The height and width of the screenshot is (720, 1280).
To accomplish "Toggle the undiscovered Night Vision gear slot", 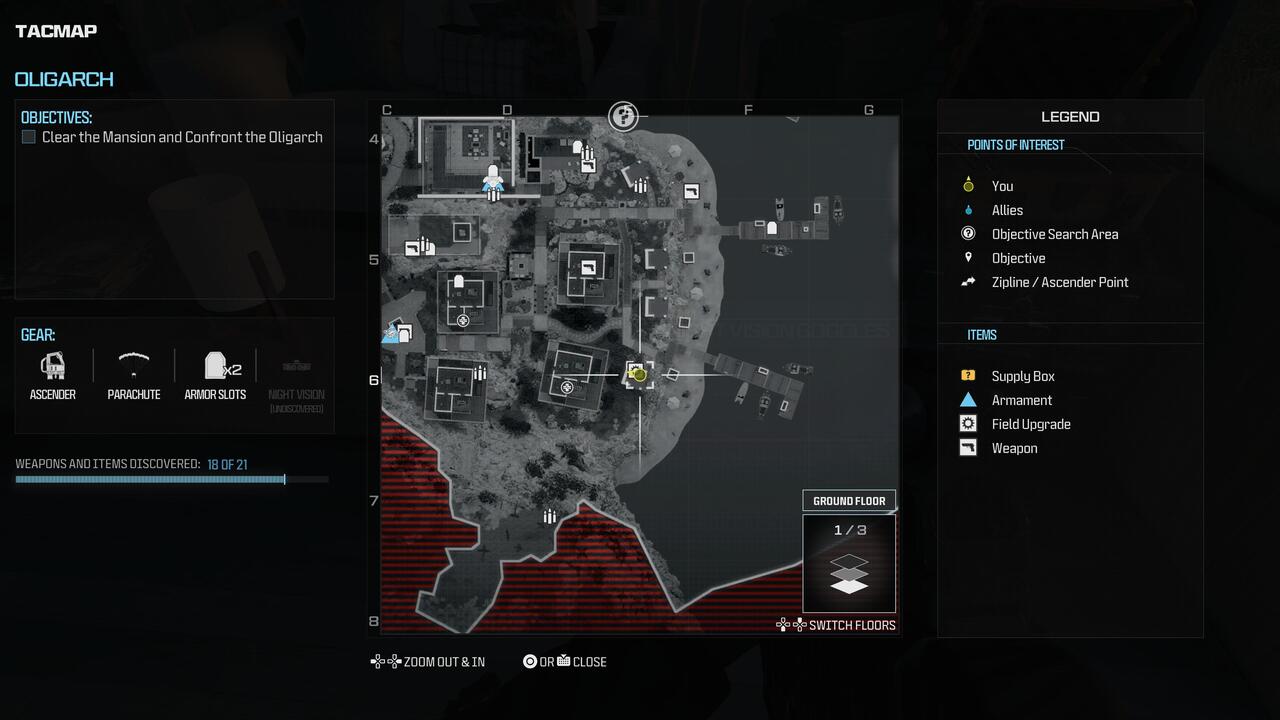I will coord(297,365).
